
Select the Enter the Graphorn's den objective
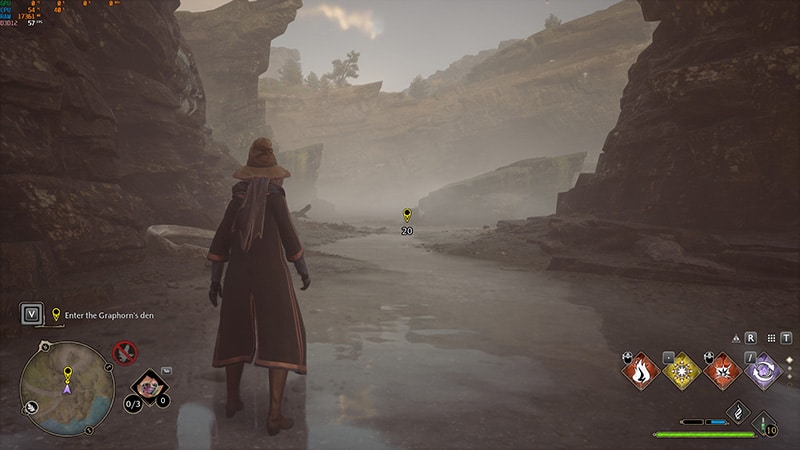[108, 315]
